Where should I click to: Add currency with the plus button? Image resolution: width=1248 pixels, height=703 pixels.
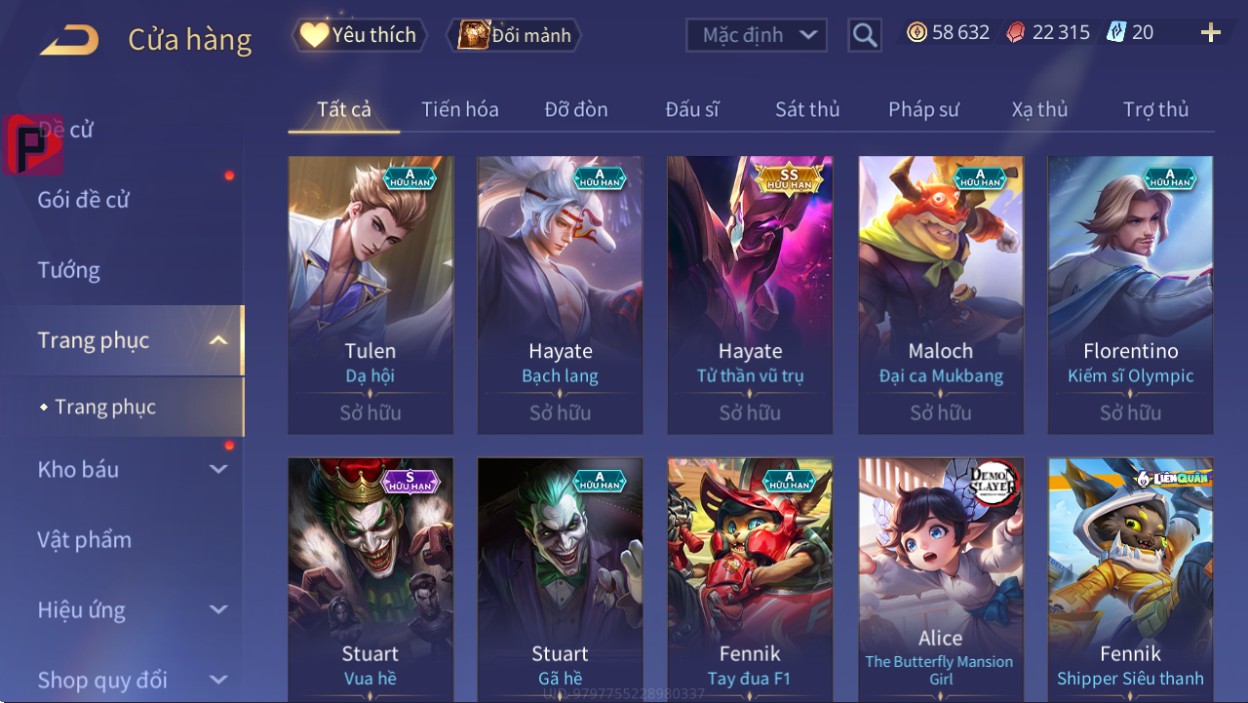click(1210, 33)
